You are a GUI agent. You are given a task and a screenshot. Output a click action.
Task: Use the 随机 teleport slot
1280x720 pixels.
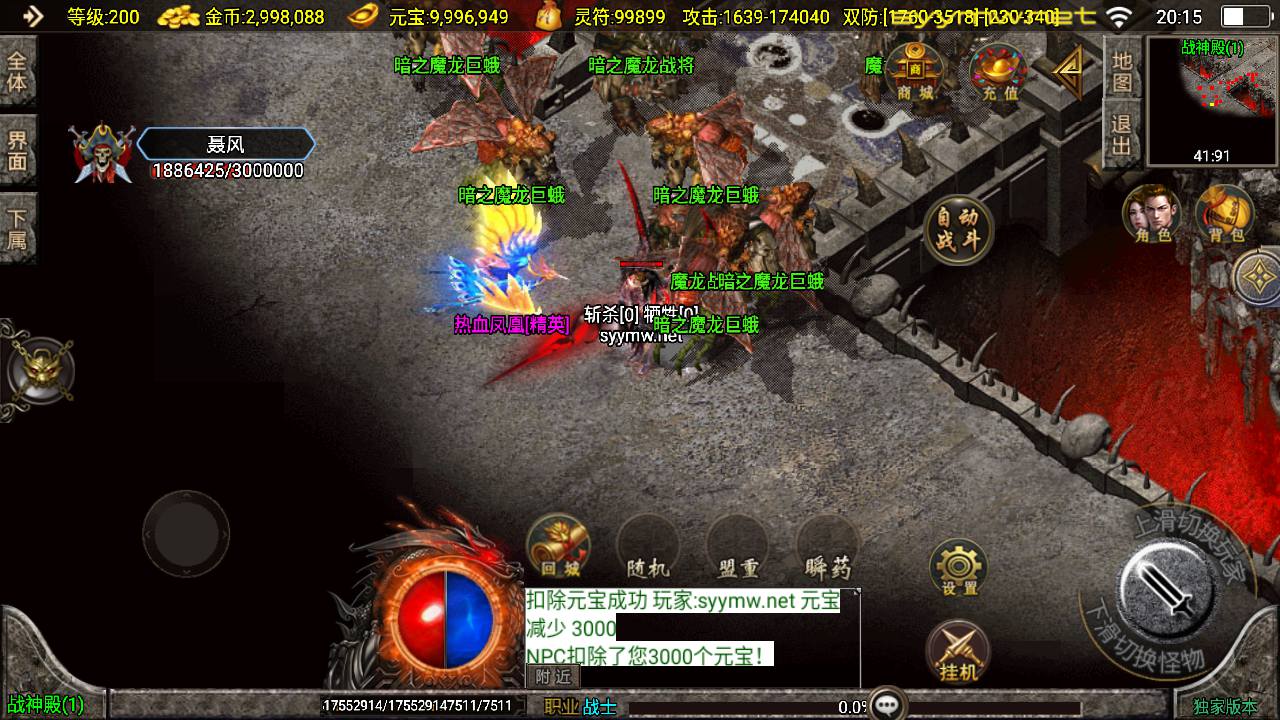click(647, 546)
